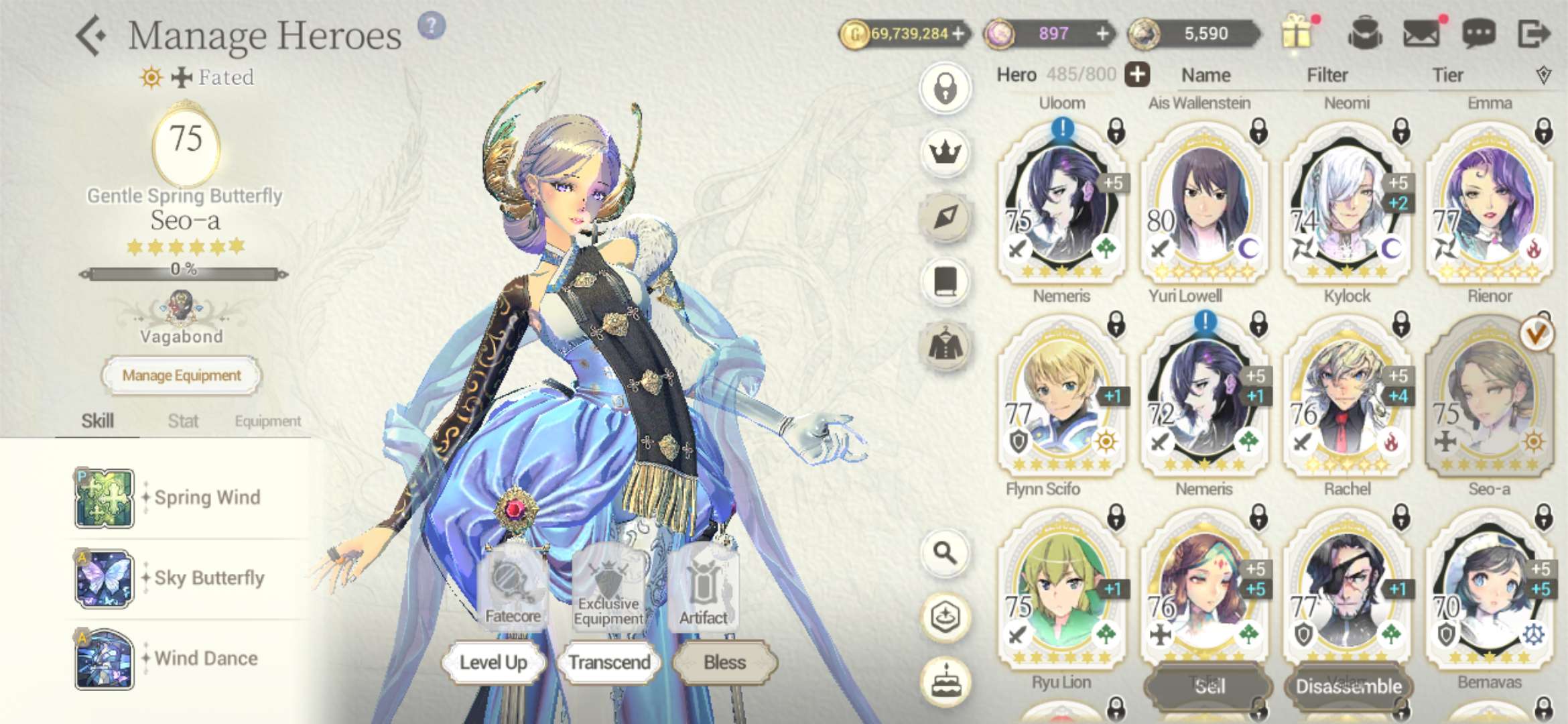Open the Transcend option
1568x724 pixels.
click(609, 662)
